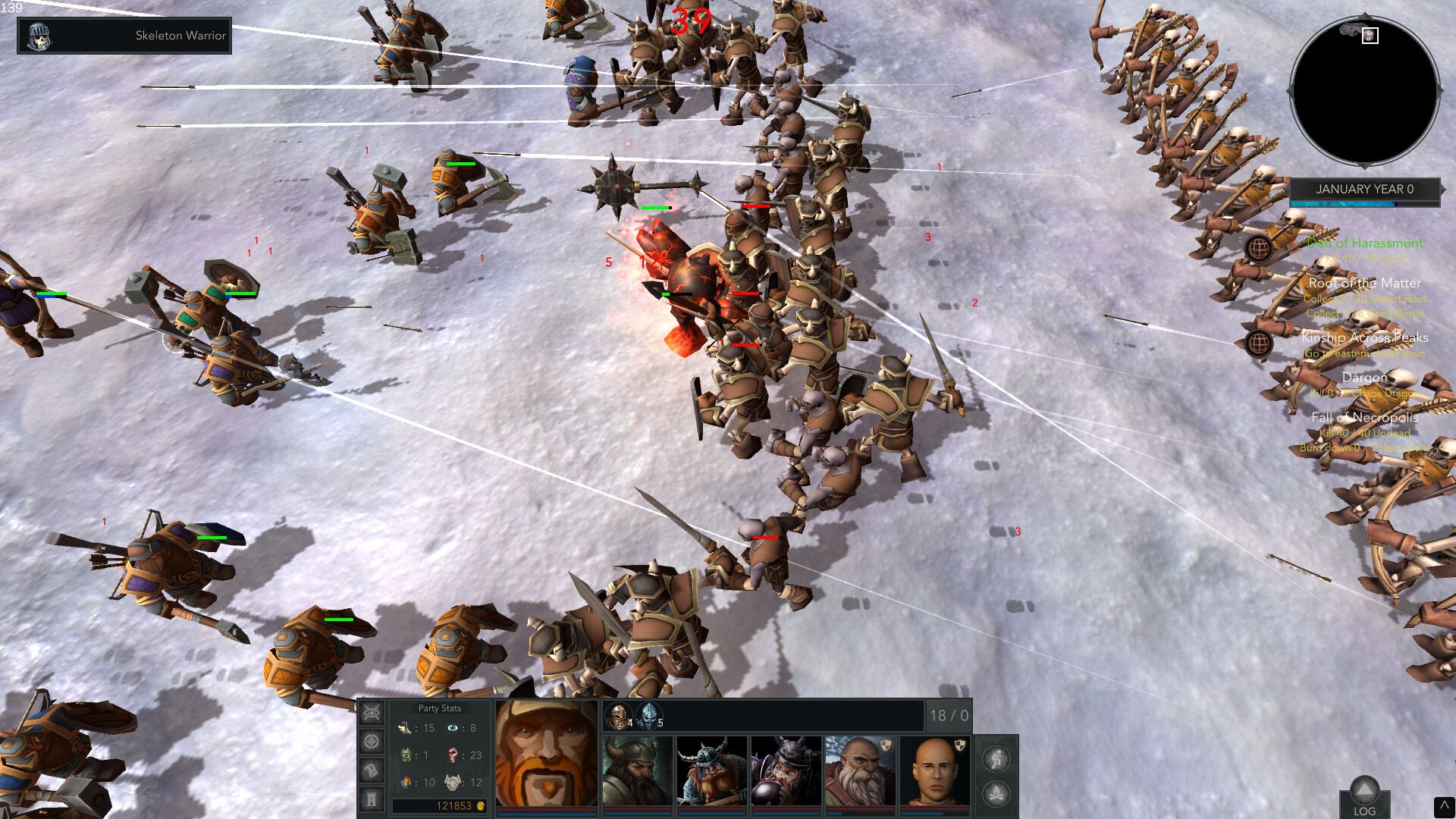The image size is (1456, 819).
Task: Expand the LOG panel via its triangle arrow
Action: point(1364,790)
